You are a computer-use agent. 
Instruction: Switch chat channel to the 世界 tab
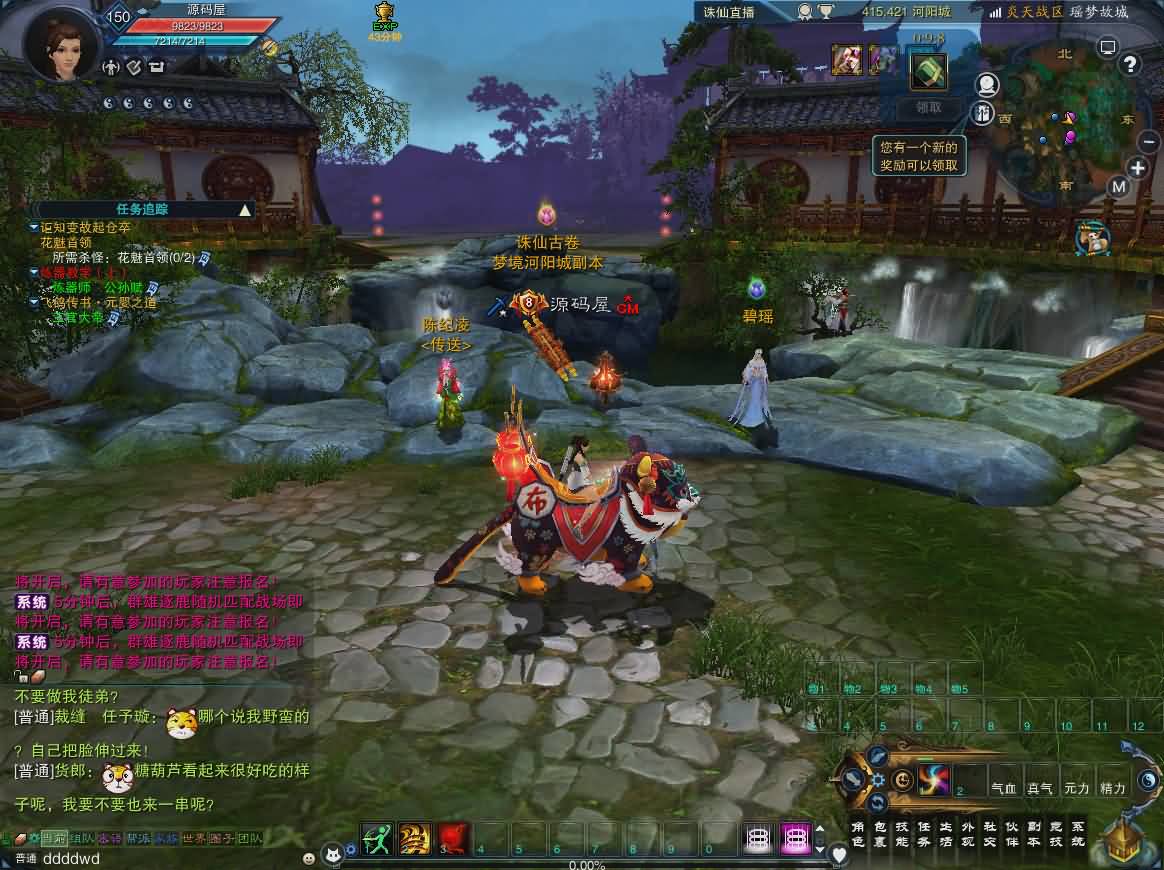[x=194, y=838]
